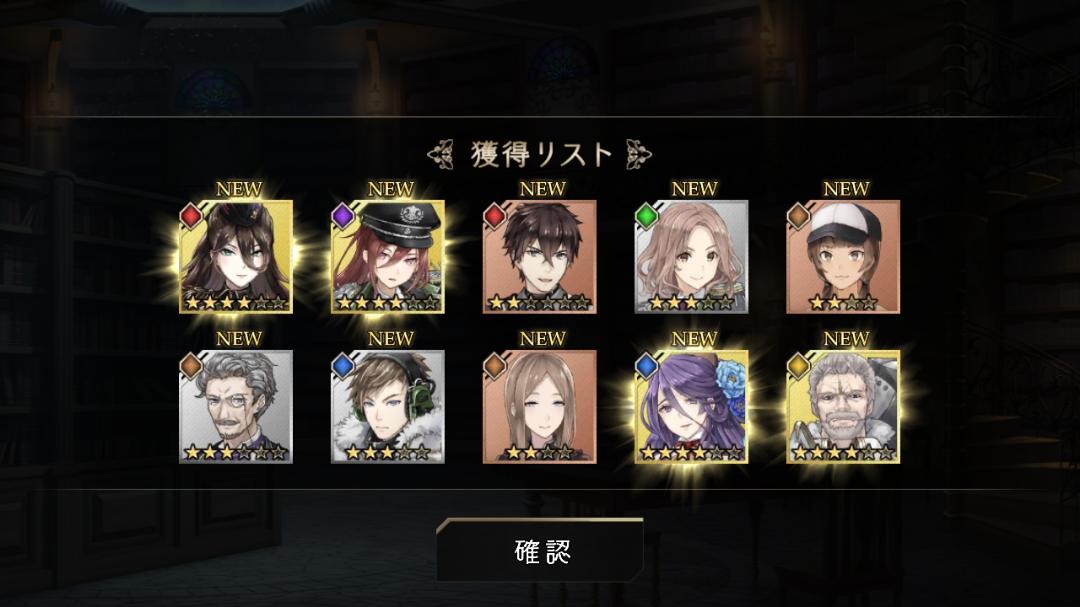The width and height of the screenshot is (1080, 607).
Task: Select the eyepatch woman with dark hat card
Action: (x=236, y=257)
